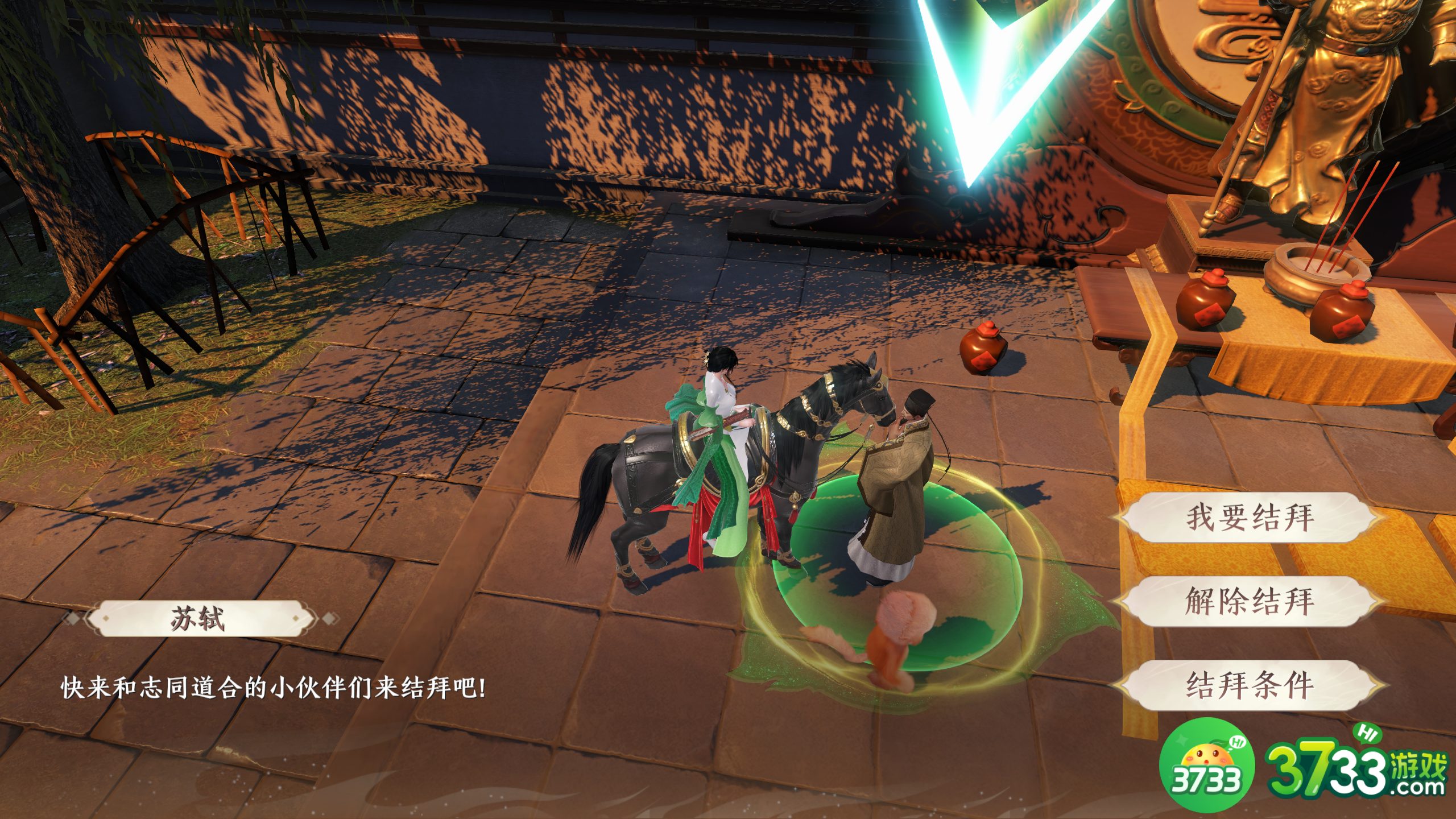Open the 结拜条件 dialogue option
Viewport: 1456px width, 819px height.
[1250, 685]
